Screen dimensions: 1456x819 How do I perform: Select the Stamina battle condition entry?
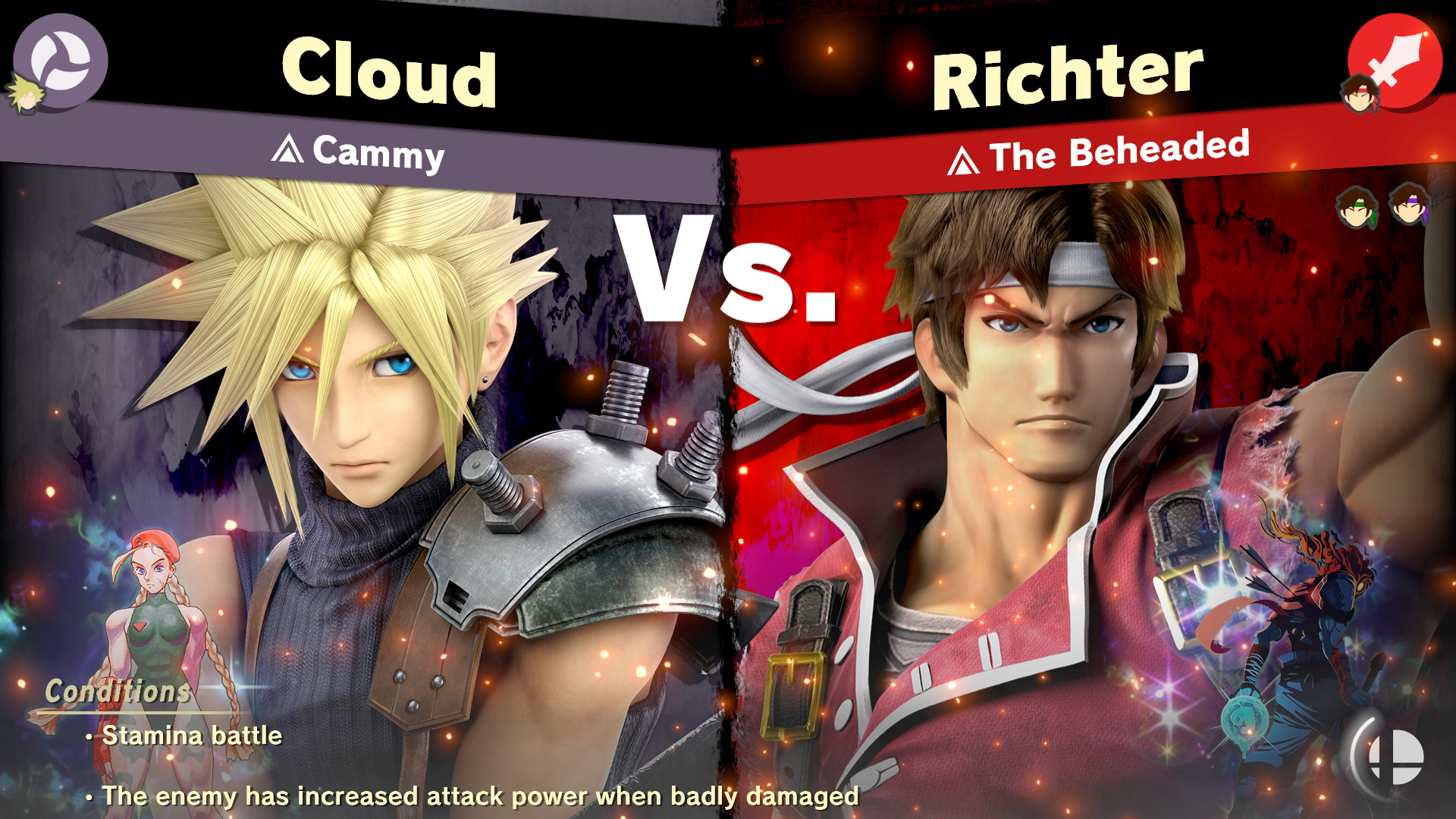(x=190, y=735)
